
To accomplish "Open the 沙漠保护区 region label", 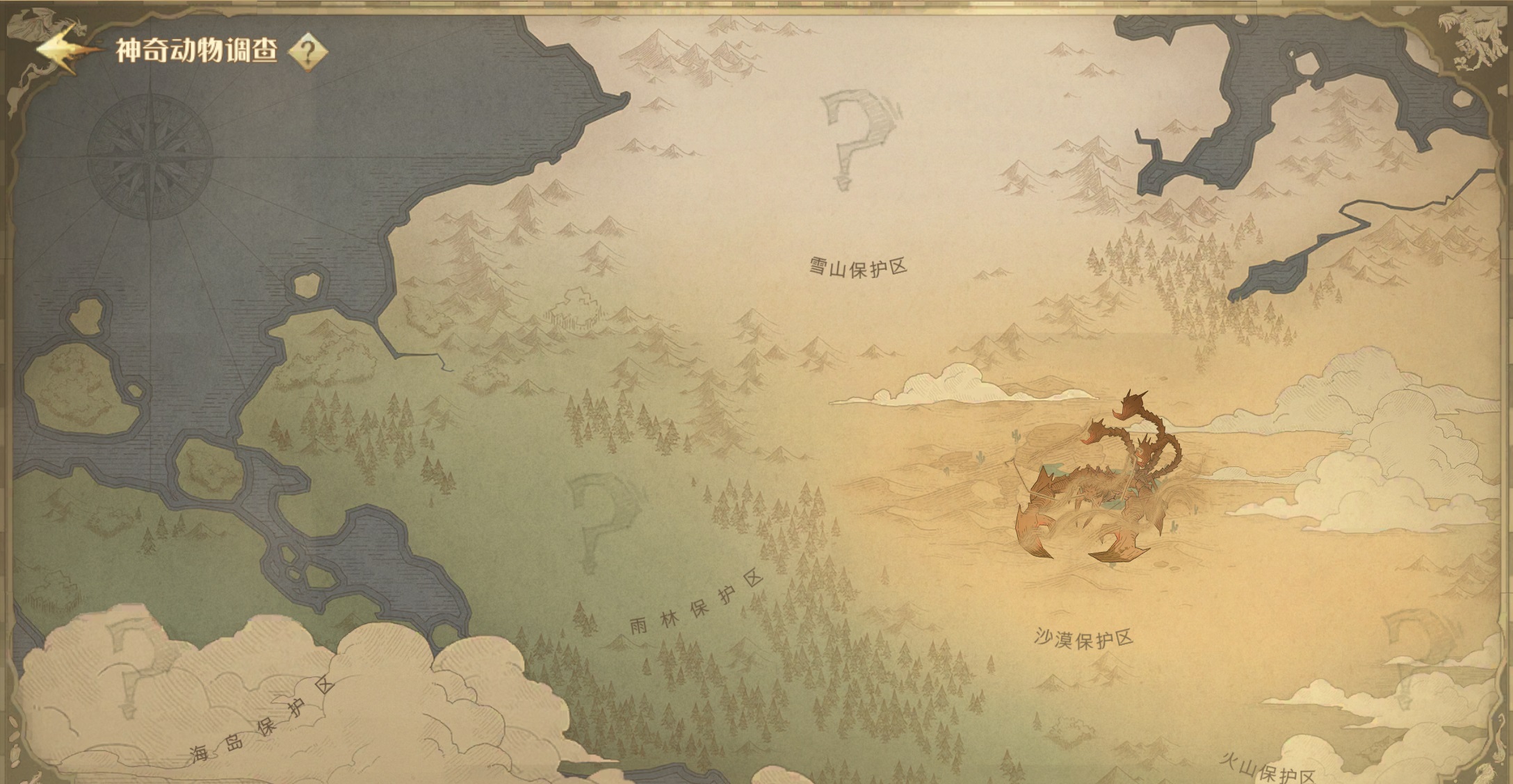I will [x=1083, y=639].
